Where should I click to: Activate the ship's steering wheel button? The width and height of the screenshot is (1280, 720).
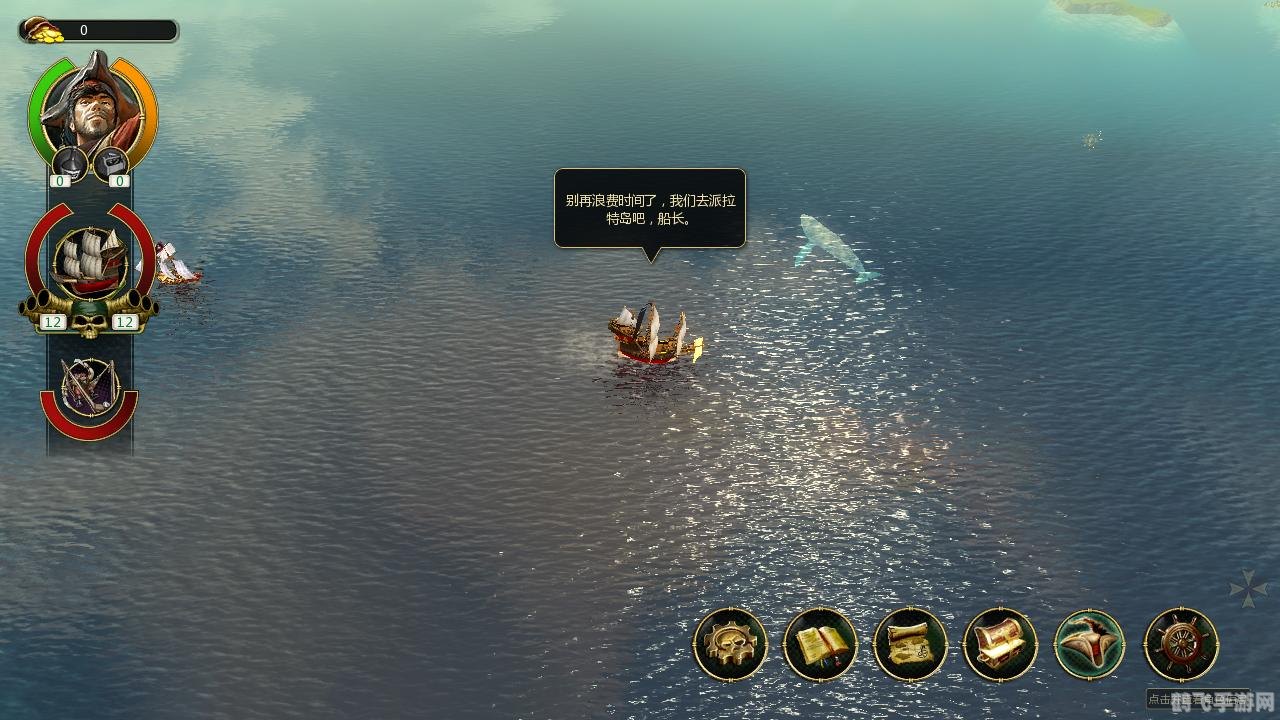(x=1181, y=645)
